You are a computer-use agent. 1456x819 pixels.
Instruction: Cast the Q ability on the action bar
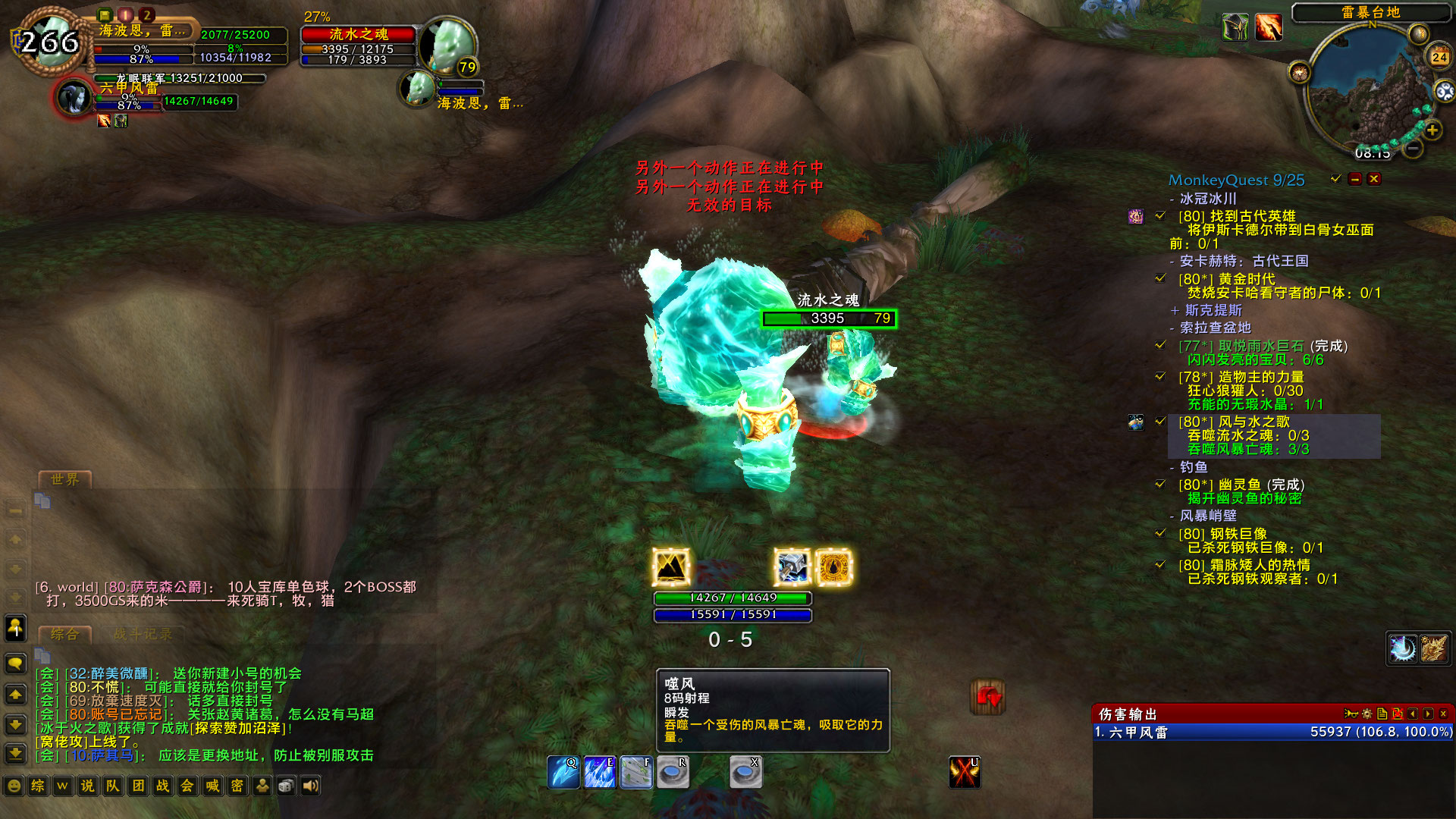coord(565,771)
